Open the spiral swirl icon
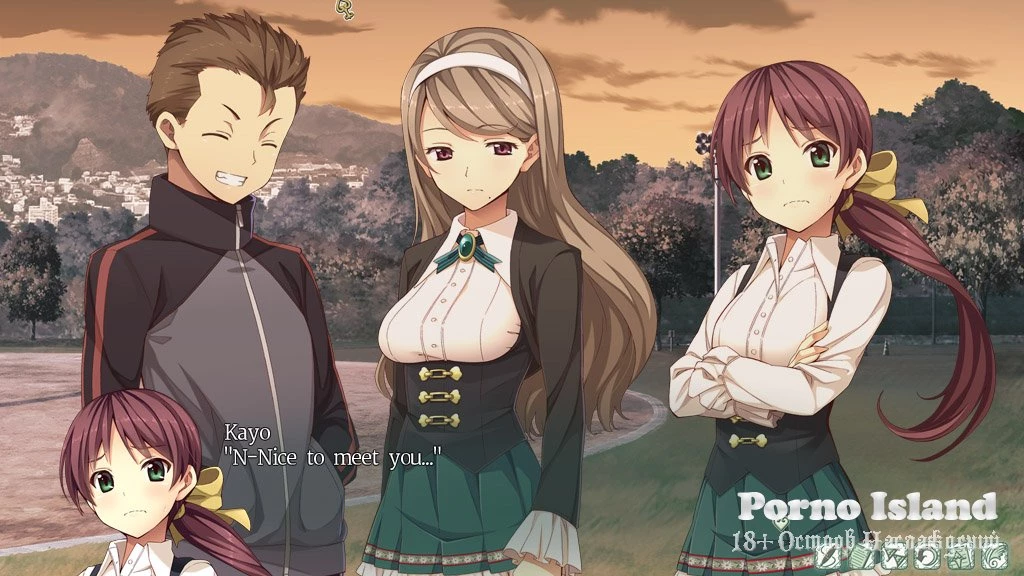 994,557
